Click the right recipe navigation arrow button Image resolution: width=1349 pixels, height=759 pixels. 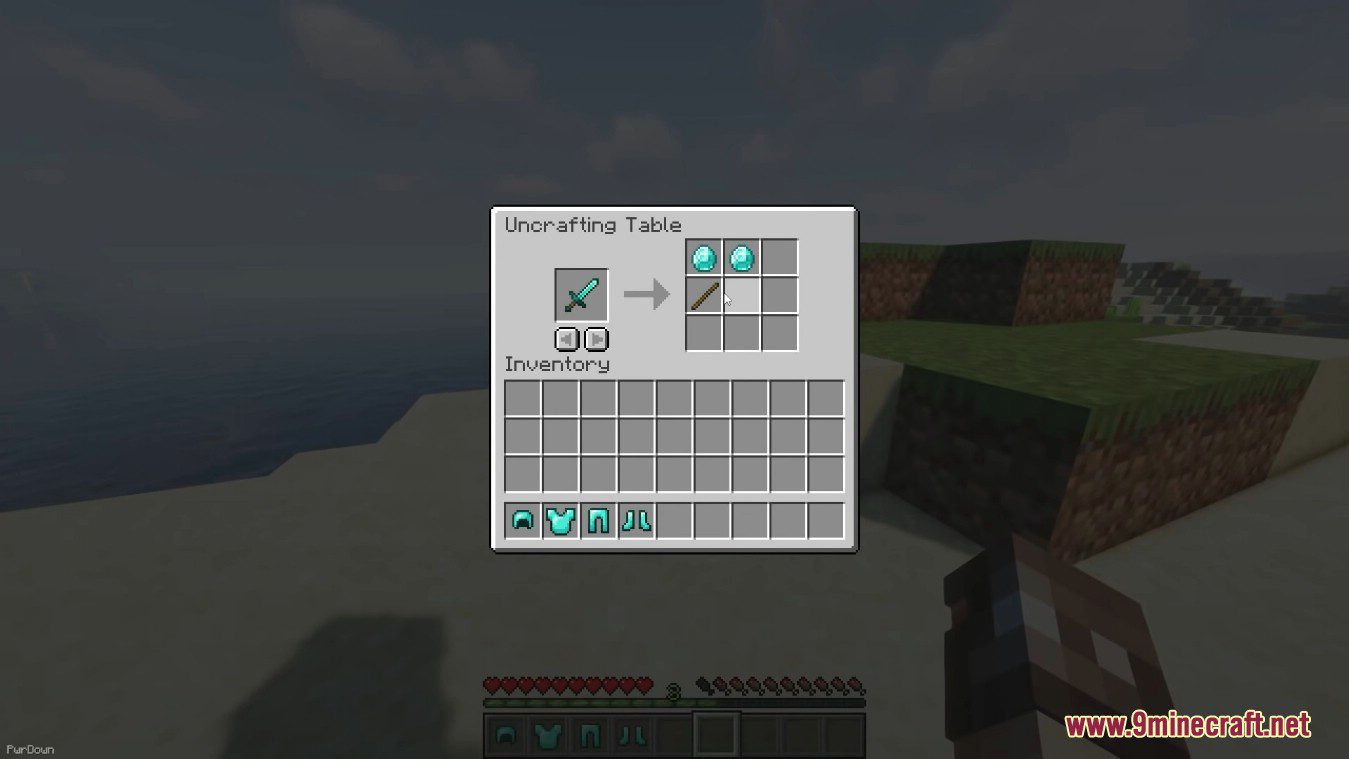596,339
